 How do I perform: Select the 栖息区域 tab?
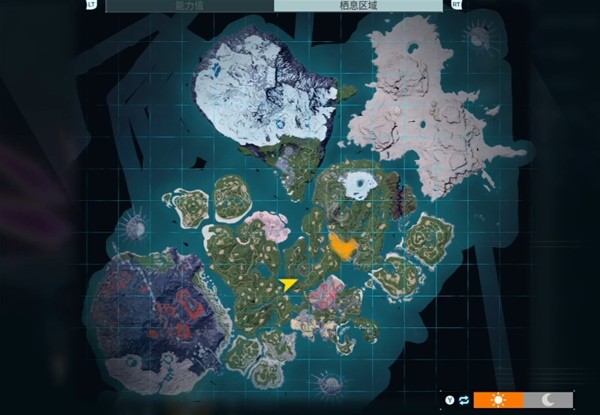(x=358, y=5)
